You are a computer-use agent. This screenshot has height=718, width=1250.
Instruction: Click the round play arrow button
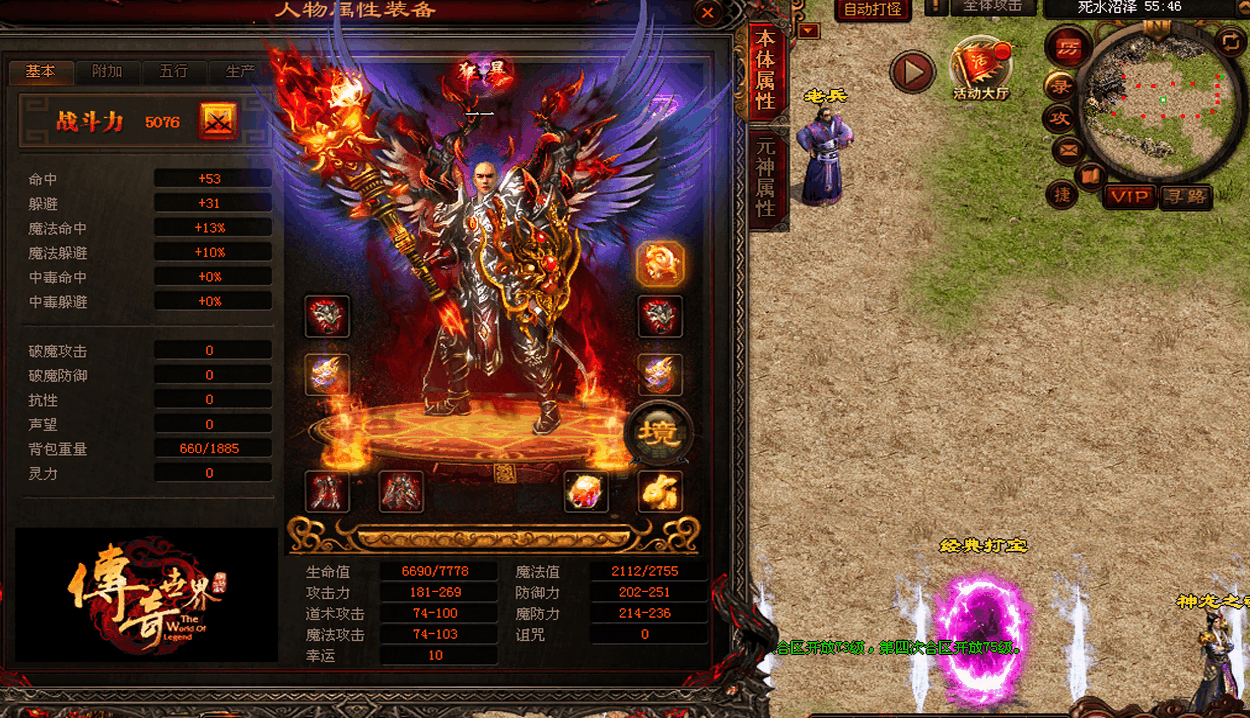click(912, 72)
